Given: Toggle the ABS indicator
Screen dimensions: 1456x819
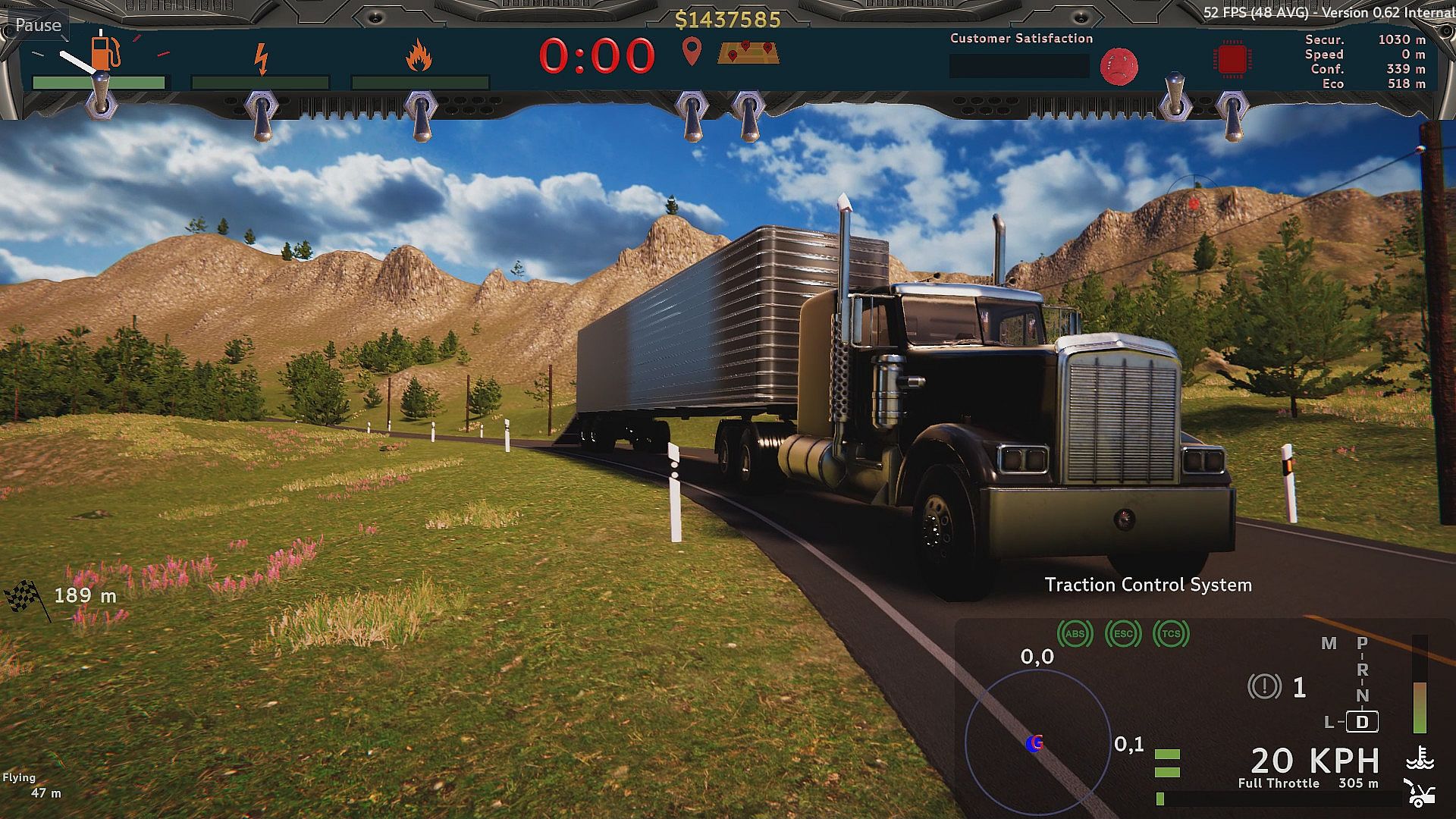Looking at the screenshot, I should click(x=1075, y=634).
